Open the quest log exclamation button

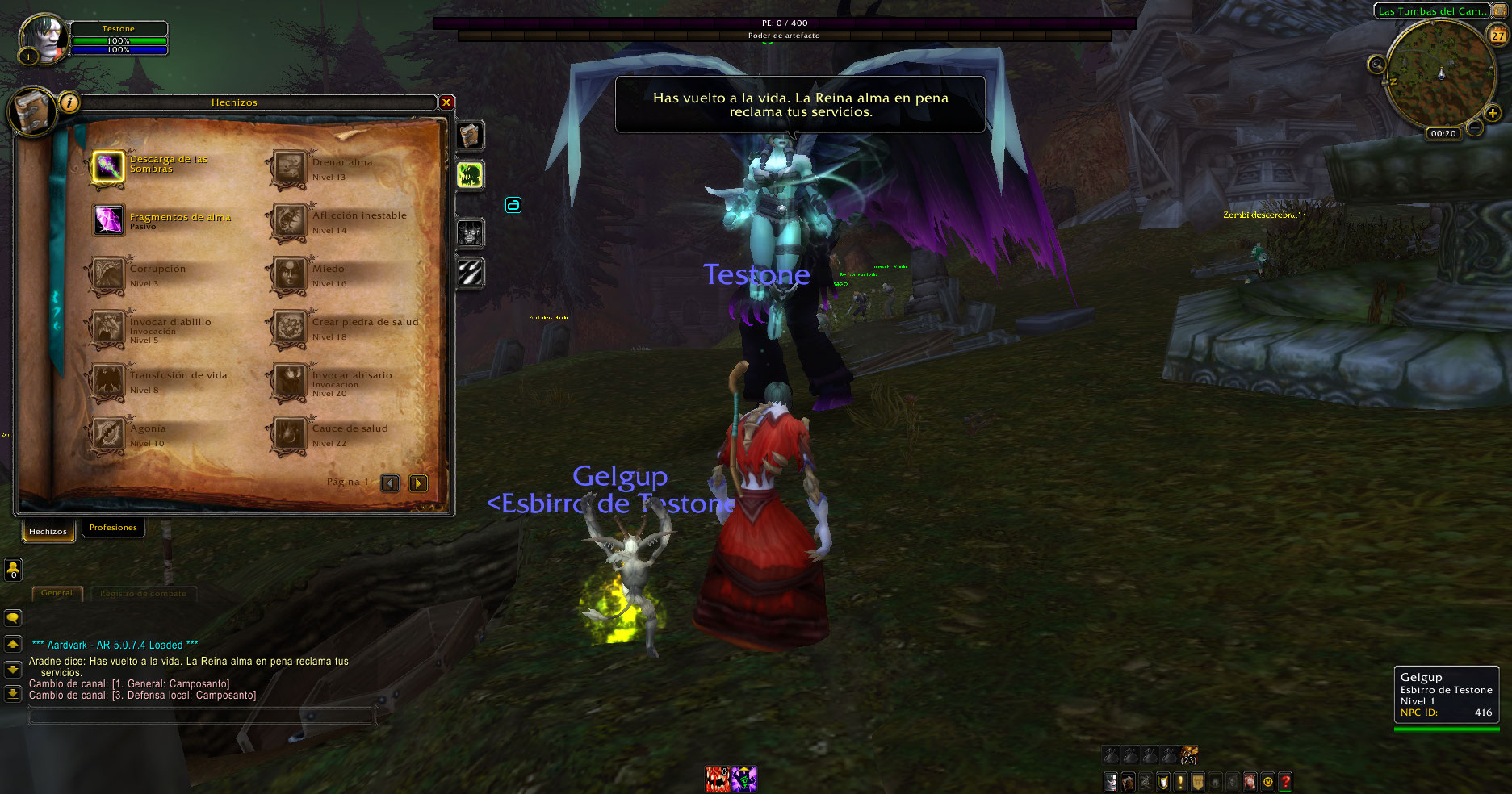[x=1180, y=781]
